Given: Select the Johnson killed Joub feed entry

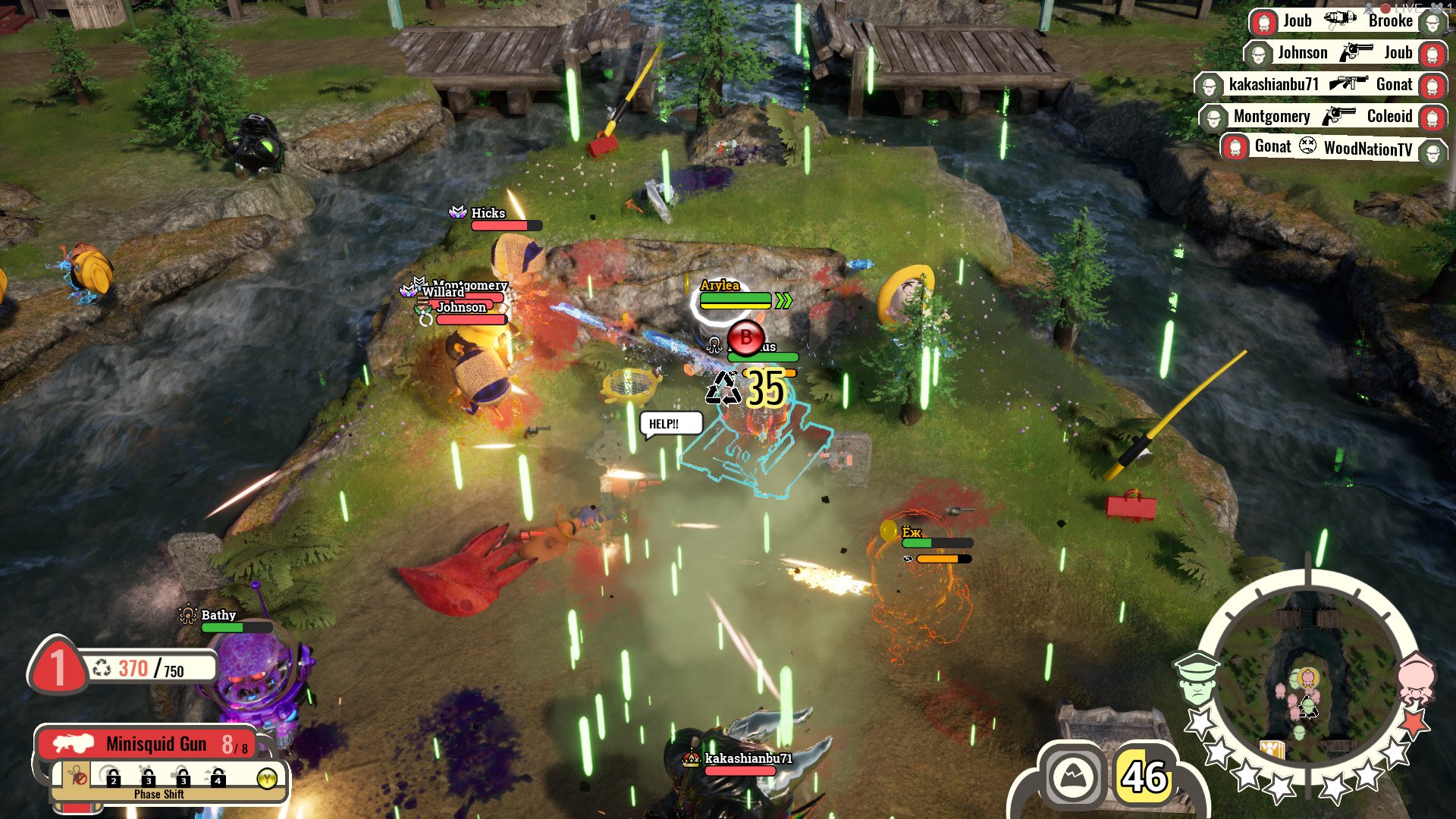Looking at the screenshot, I should tap(1345, 53).
